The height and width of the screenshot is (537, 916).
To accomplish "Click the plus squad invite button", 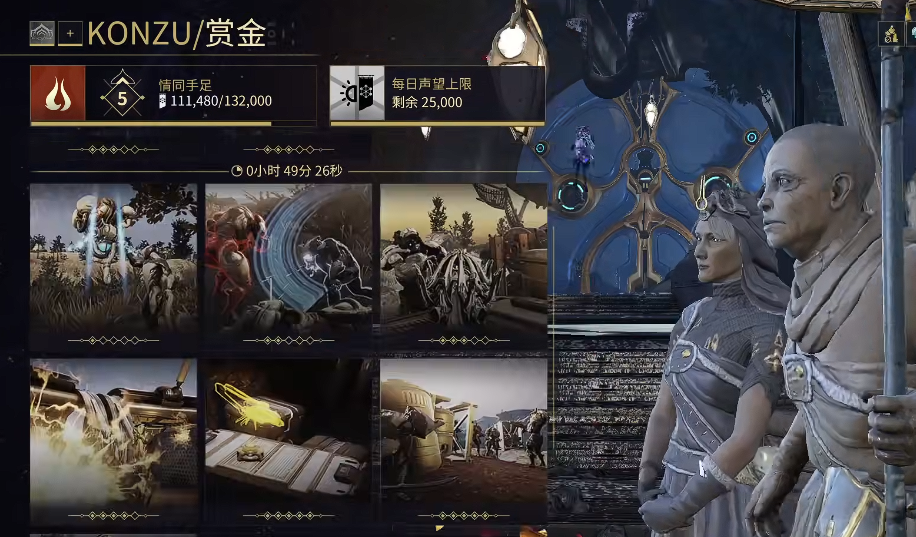I will 70,34.
